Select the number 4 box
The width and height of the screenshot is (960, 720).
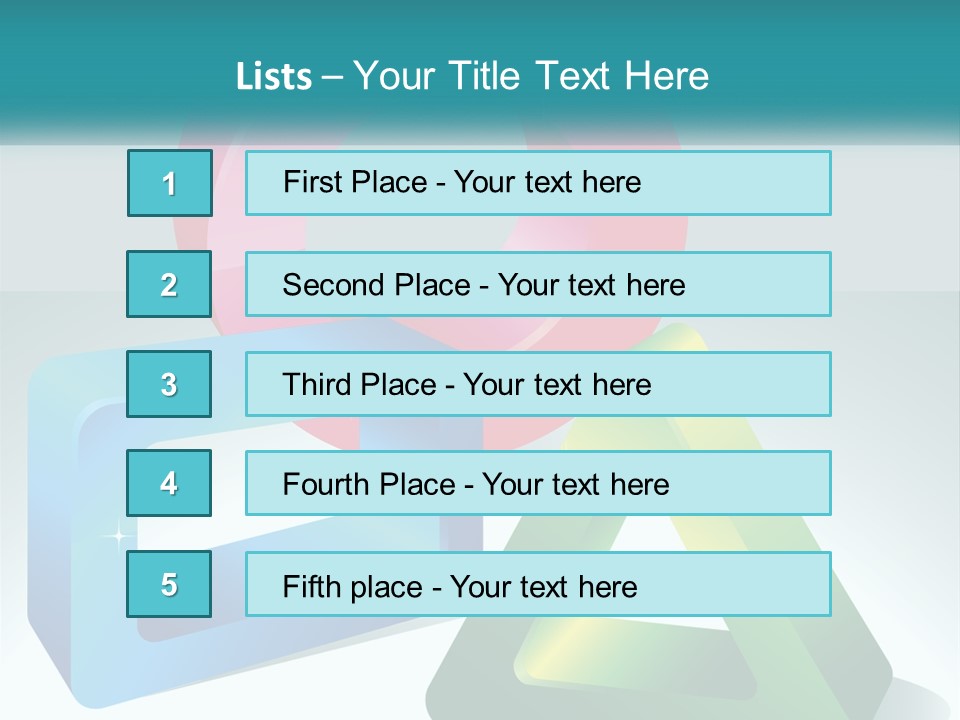click(x=169, y=483)
